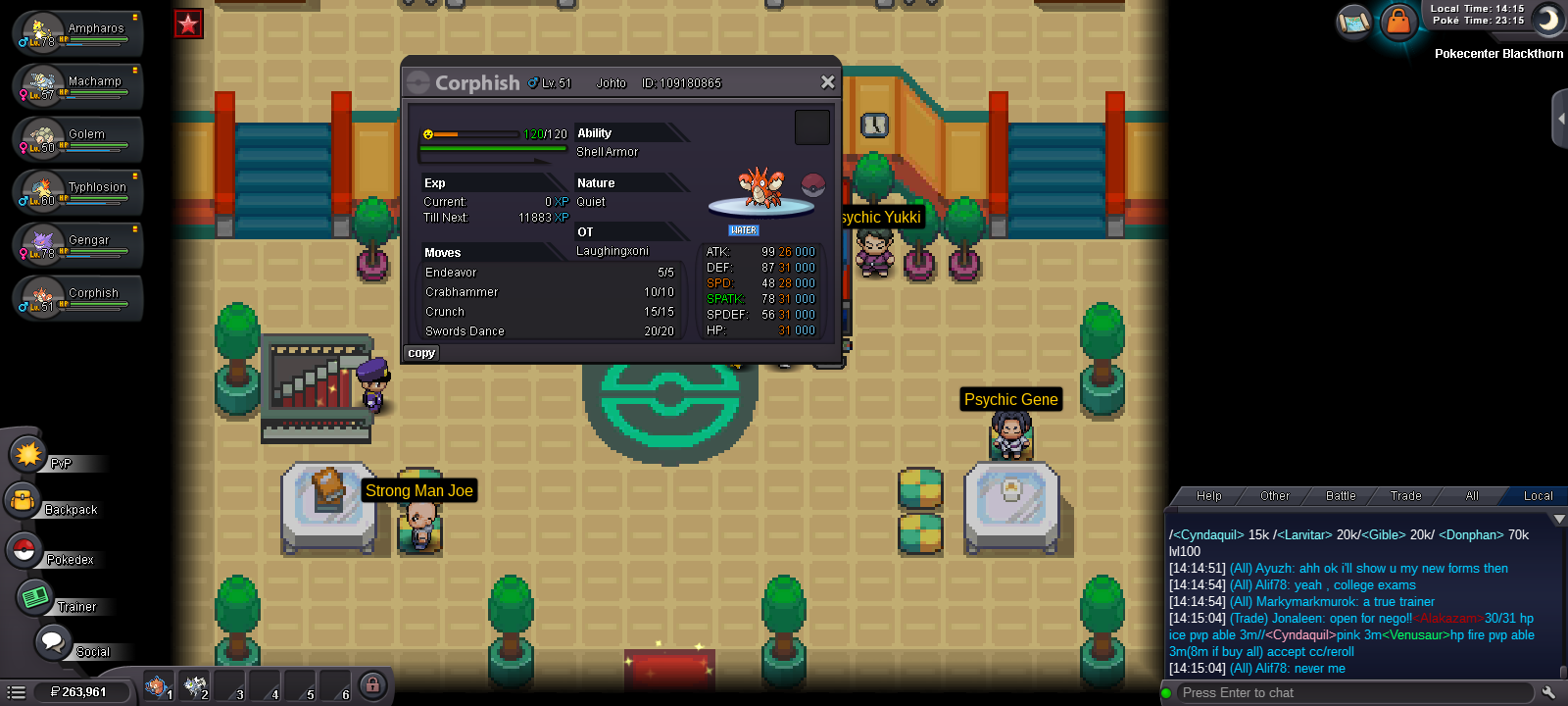
Task: Switch to the Help chat tab
Action: (1208, 496)
